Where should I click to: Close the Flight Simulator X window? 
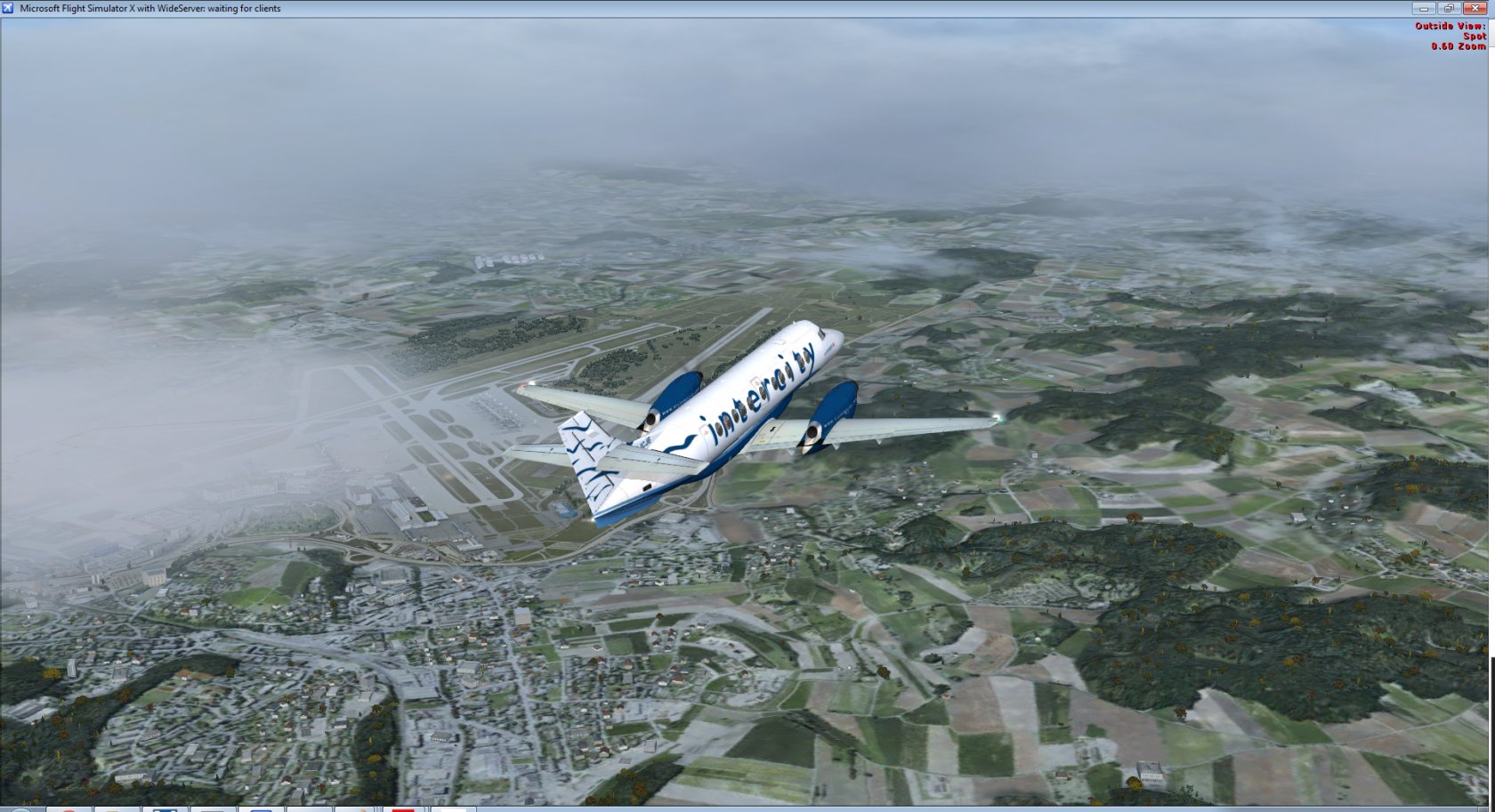tap(1475, 8)
